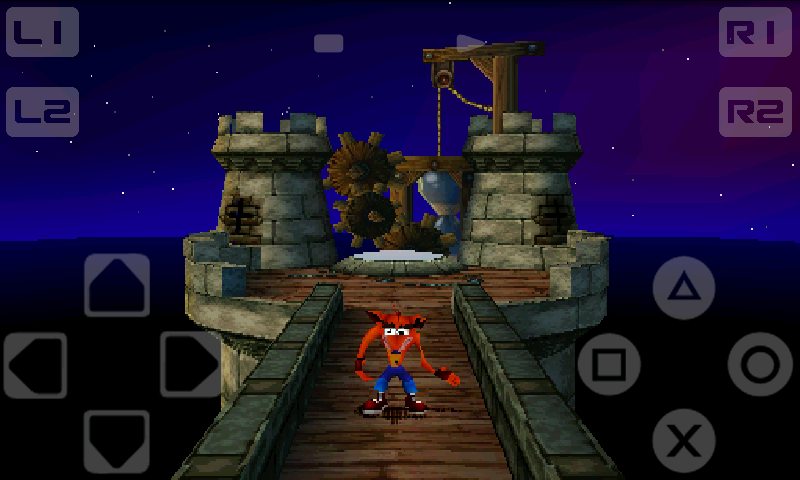
Task: Tap the triangular Start button
Action: point(470,43)
